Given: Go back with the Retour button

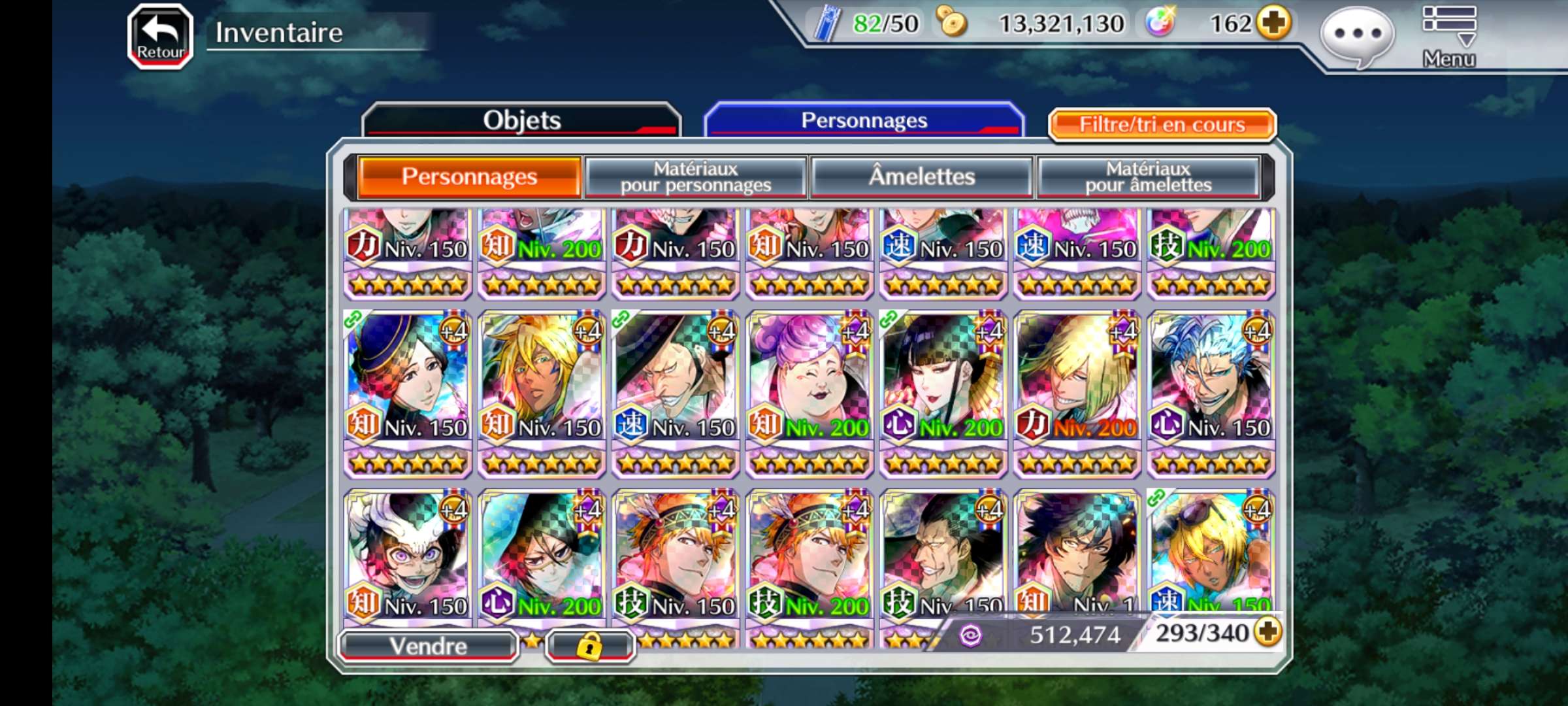Looking at the screenshot, I should (x=160, y=36).
